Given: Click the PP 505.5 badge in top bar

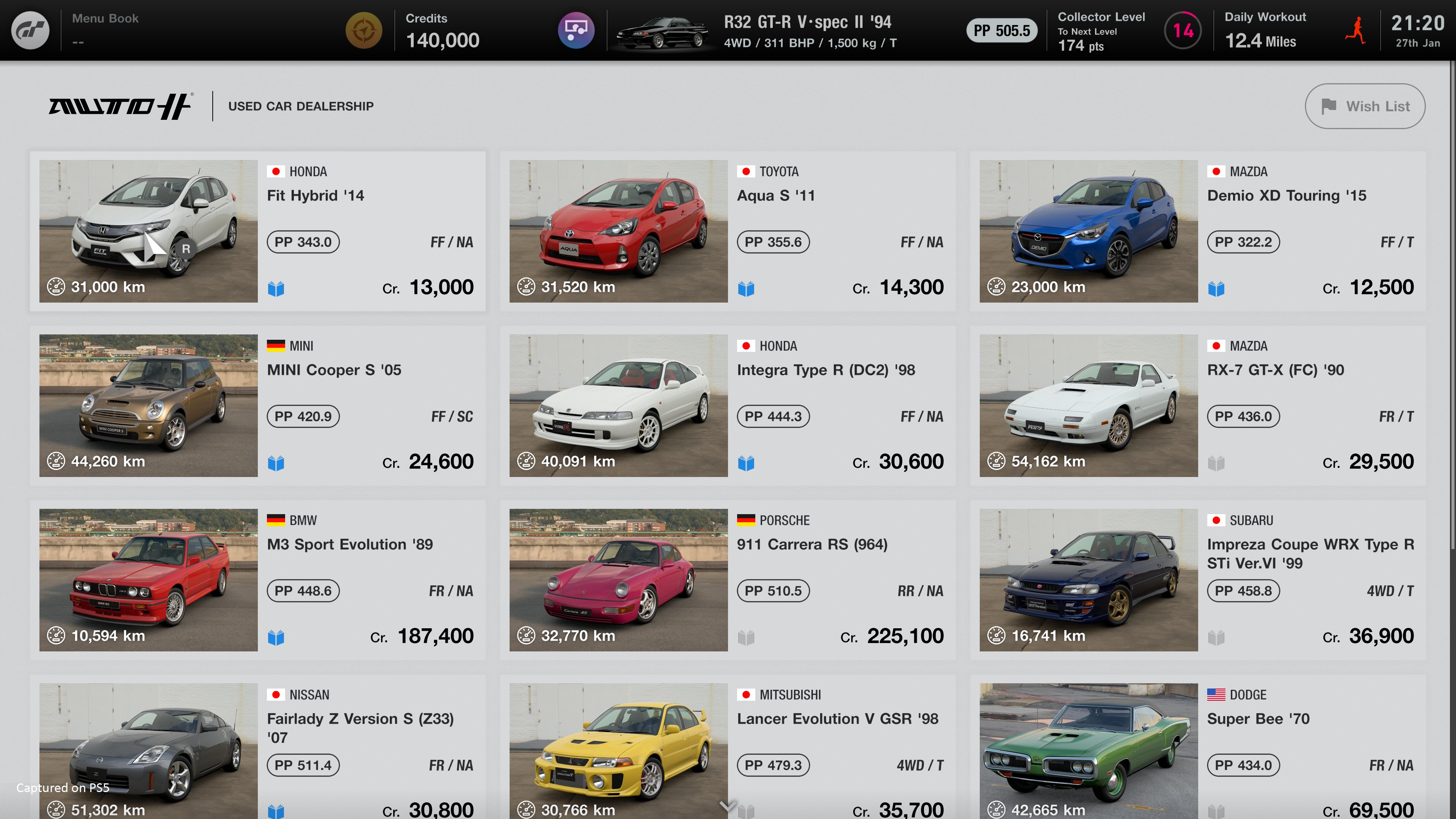Looking at the screenshot, I should pyautogui.click(x=1001, y=30).
